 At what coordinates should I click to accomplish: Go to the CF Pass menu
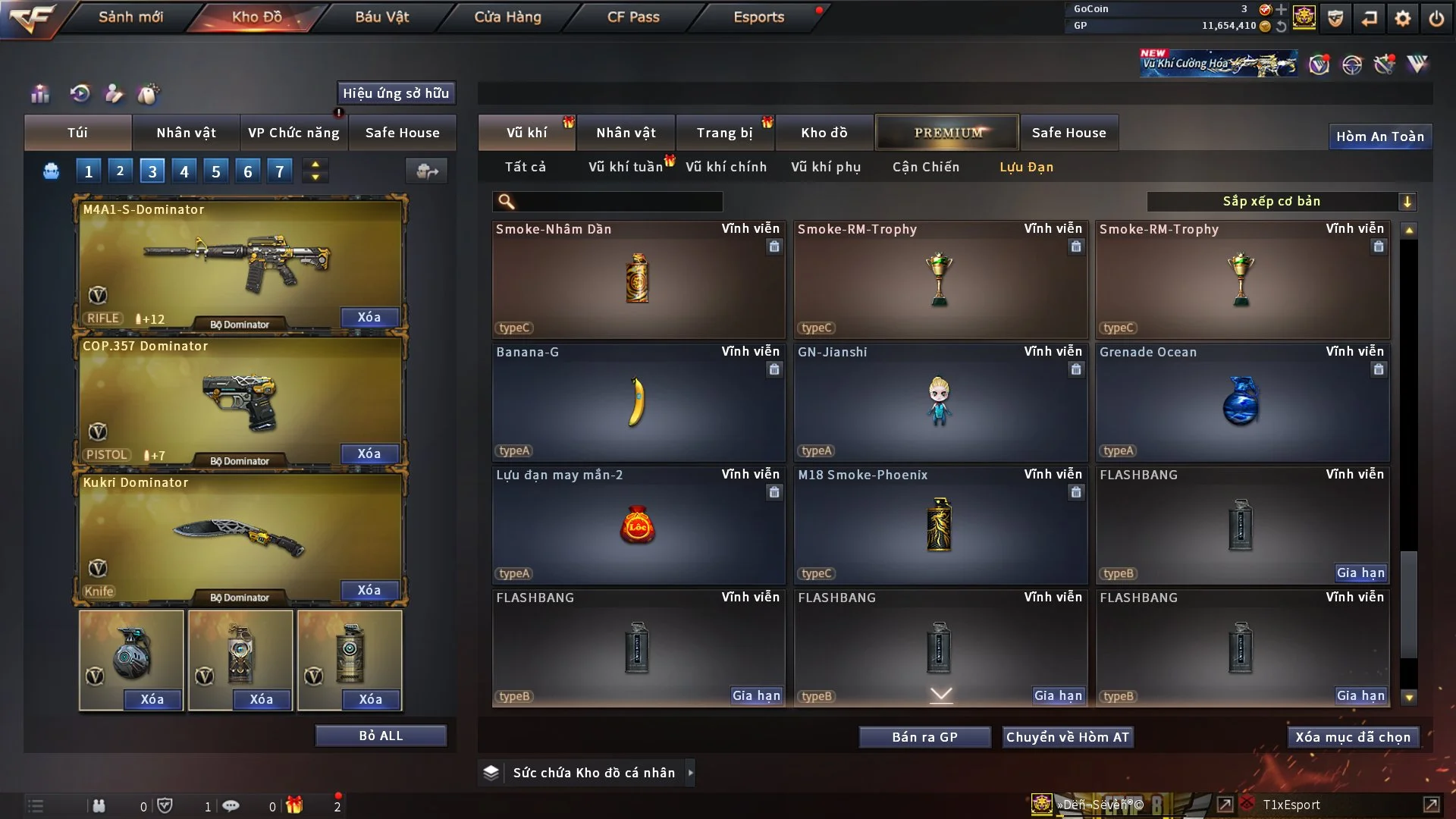click(633, 17)
